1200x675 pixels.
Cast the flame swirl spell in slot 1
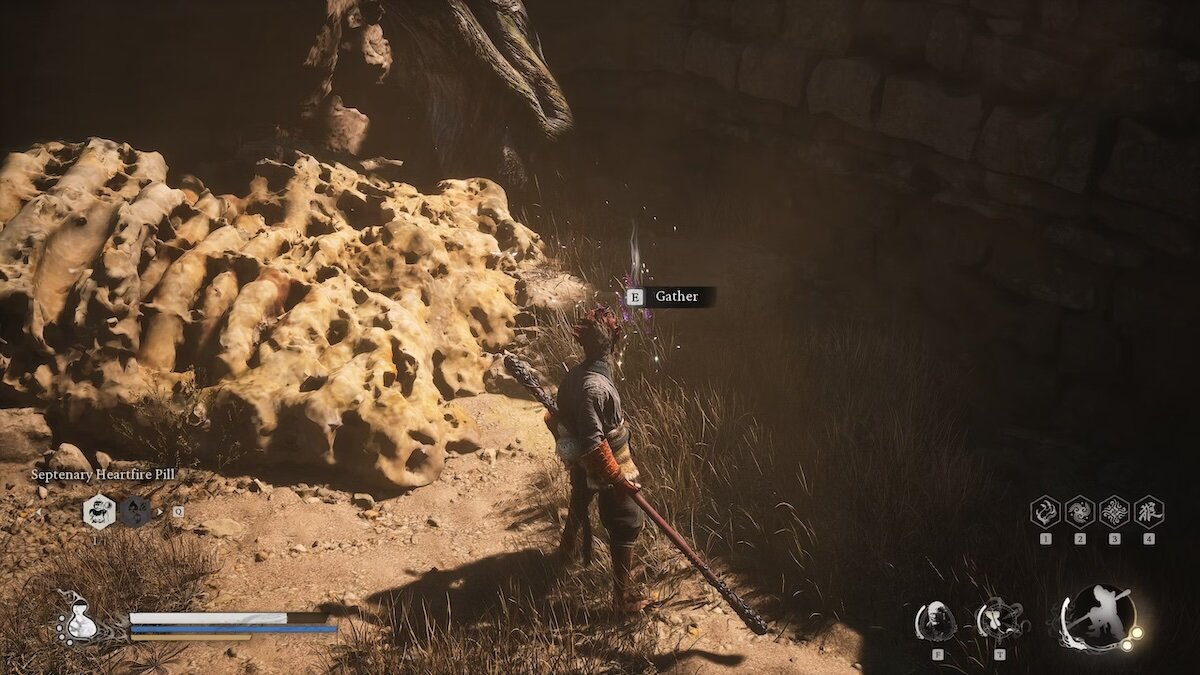point(1045,512)
